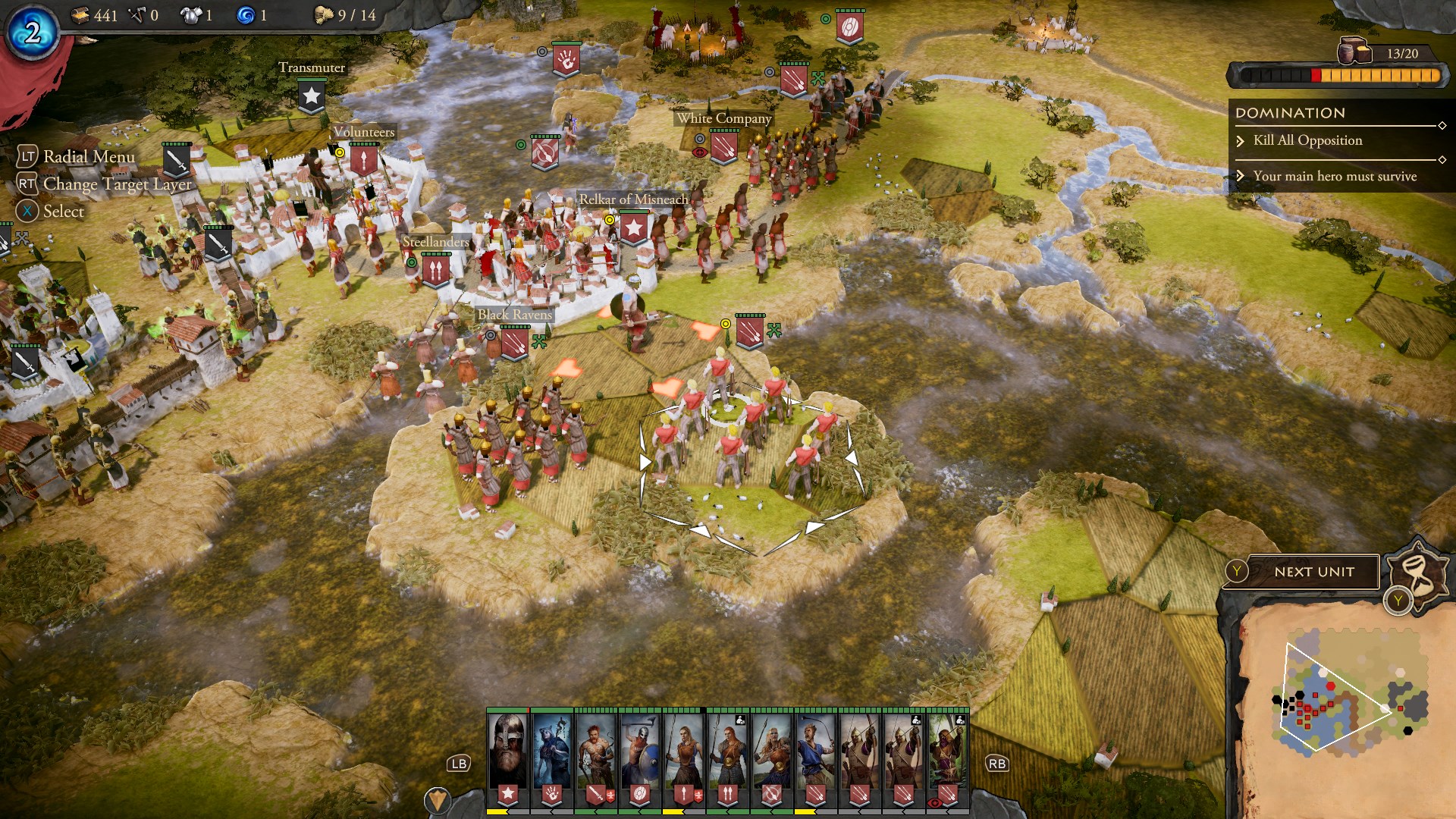This screenshot has width=1456, height=819.
Task: Click the Next Unit button
Action: [x=1313, y=572]
